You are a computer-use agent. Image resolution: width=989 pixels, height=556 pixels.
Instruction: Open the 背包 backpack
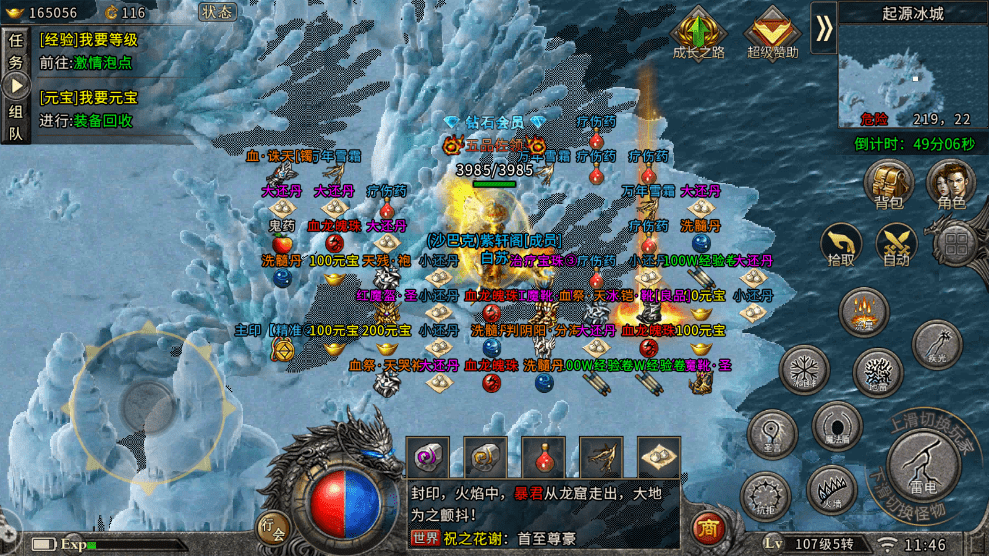[x=888, y=184]
